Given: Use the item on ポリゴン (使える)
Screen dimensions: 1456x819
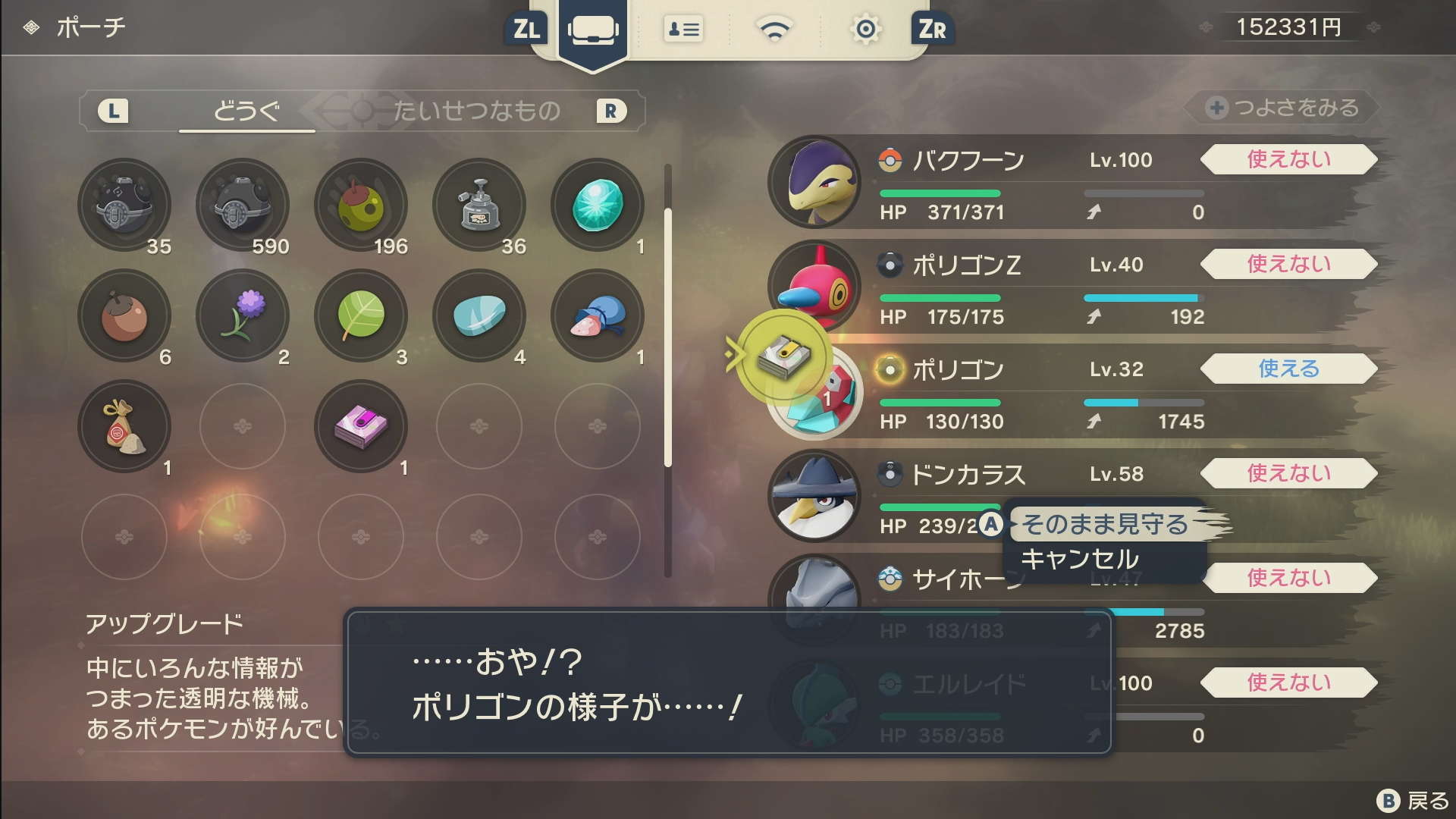Looking at the screenshot, I should (x=1288, y=369).
